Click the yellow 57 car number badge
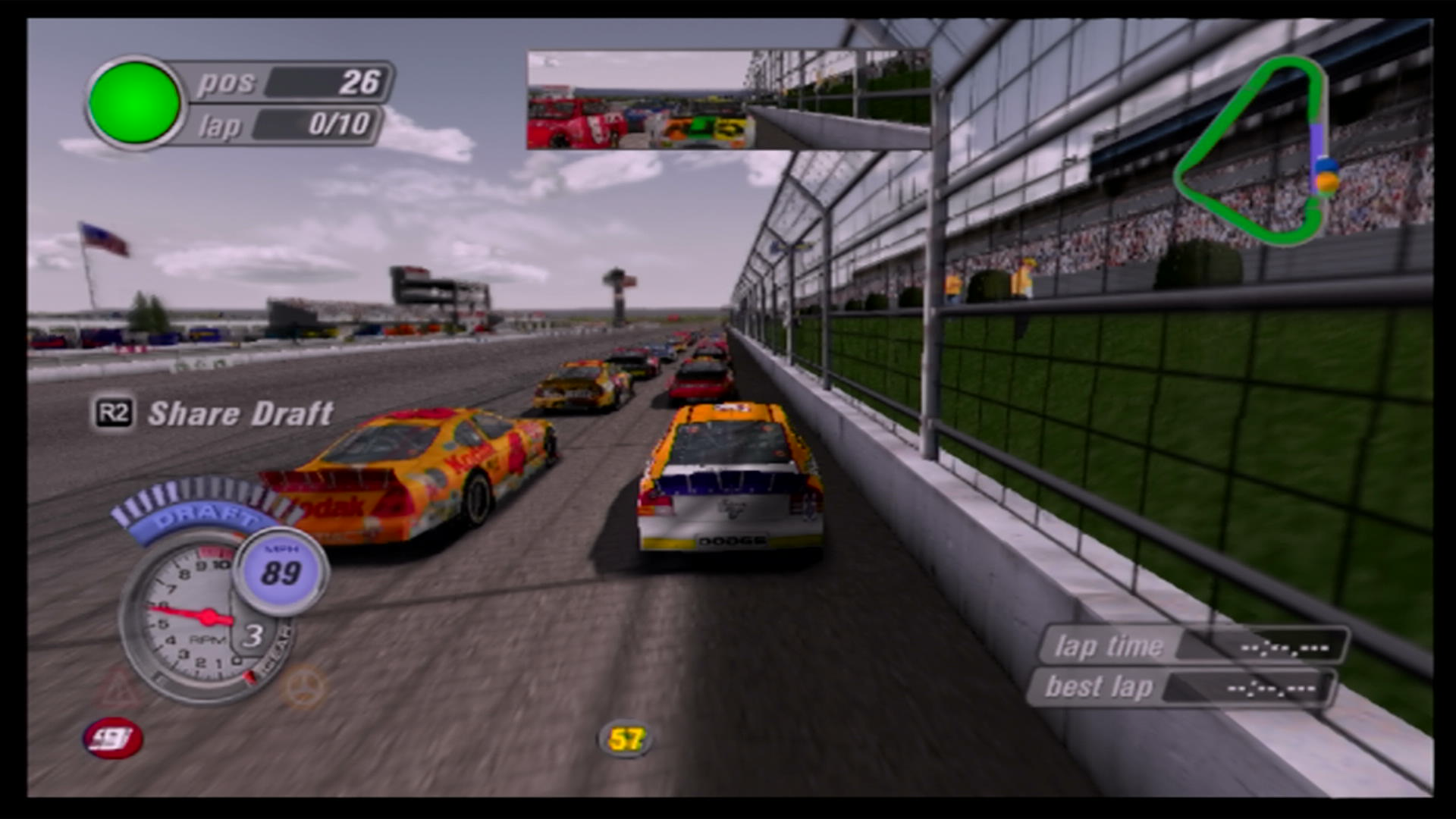This screenshot has width=1456, height=819. coord(626,739)
